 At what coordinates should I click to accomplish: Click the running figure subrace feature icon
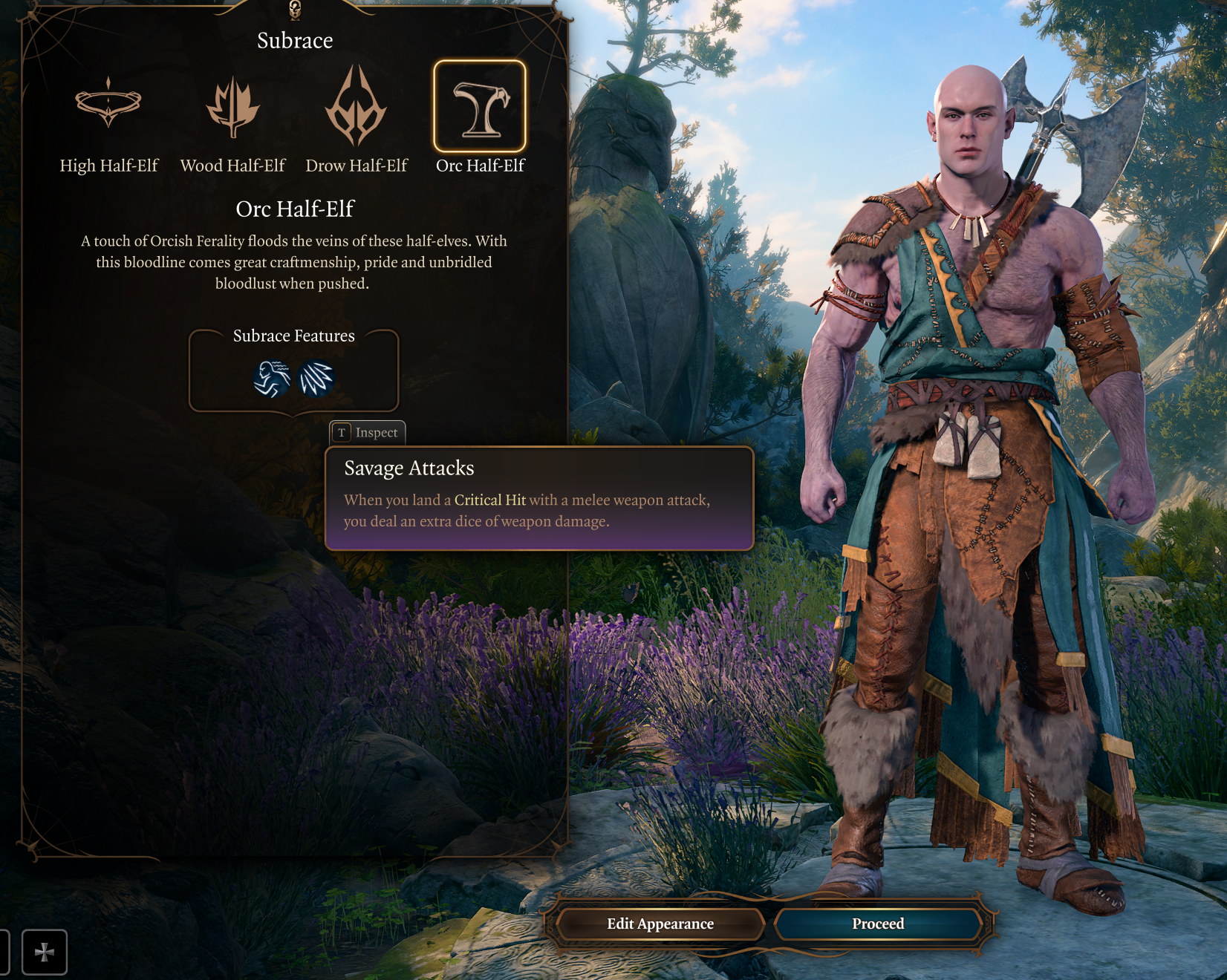tap(272, 379)
